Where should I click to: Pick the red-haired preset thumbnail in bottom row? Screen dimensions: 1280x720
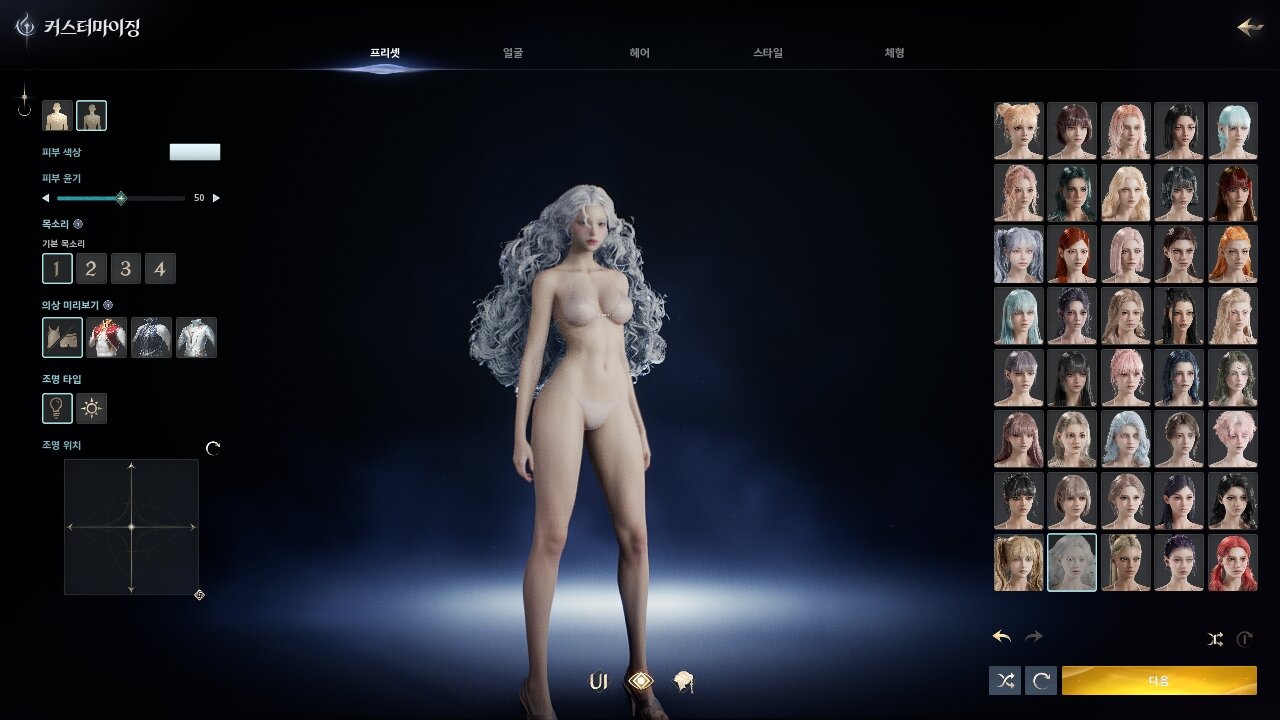coord(1232,563)
